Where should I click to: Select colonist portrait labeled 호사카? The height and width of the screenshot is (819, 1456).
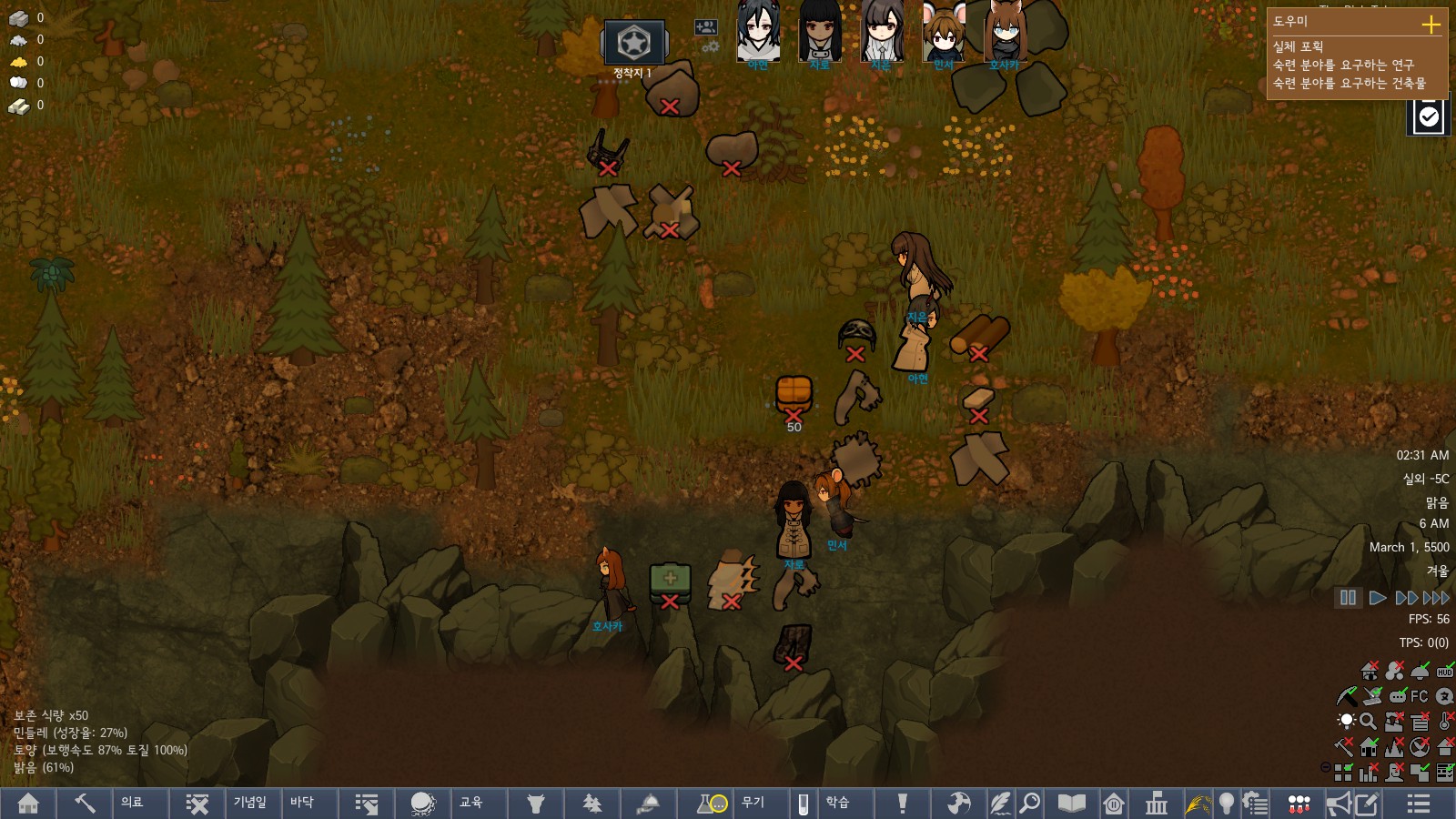pyautogui.click(x=1005, y=35)
